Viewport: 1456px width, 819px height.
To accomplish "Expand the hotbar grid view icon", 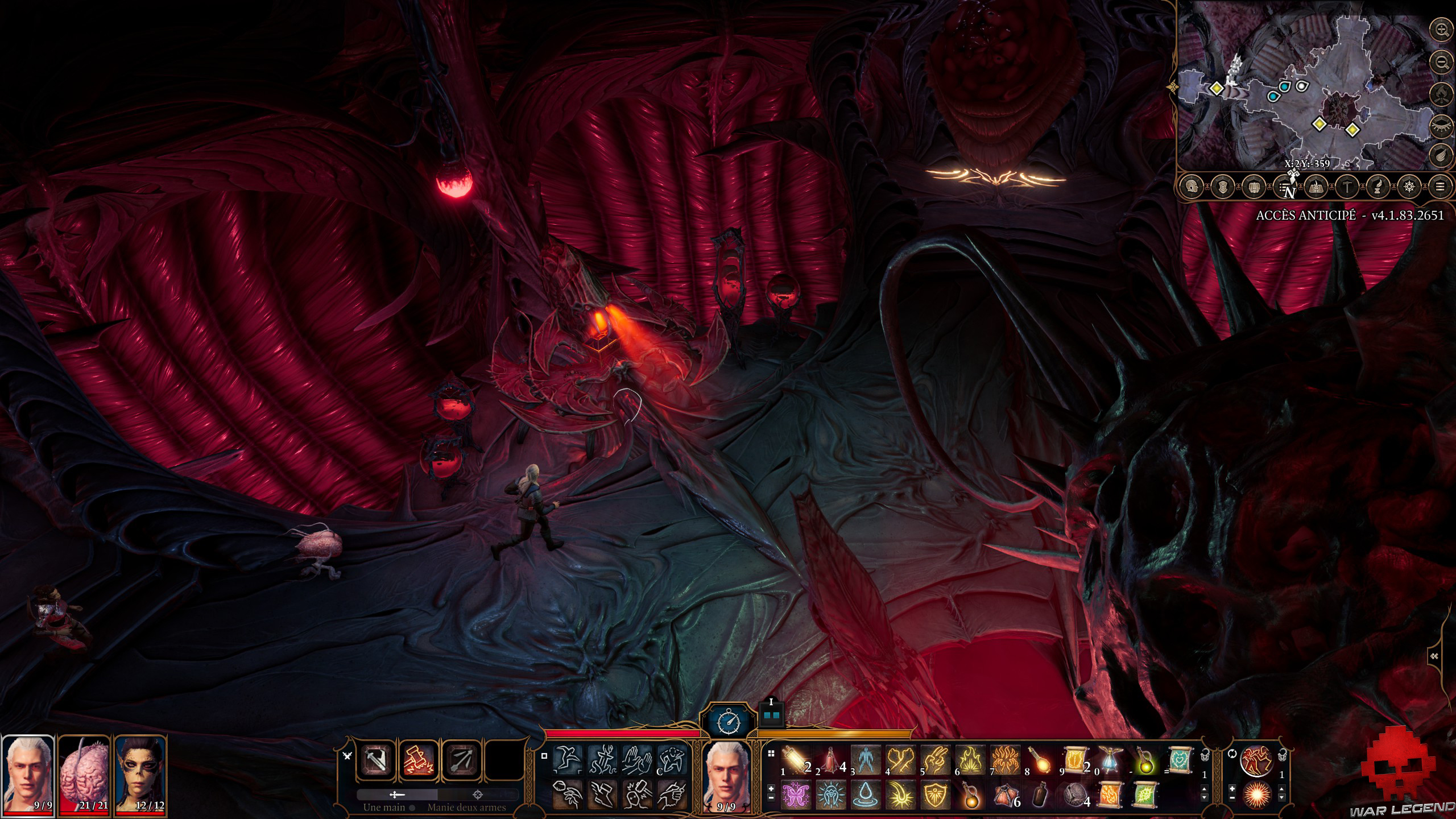I will [x=771, y=754].
